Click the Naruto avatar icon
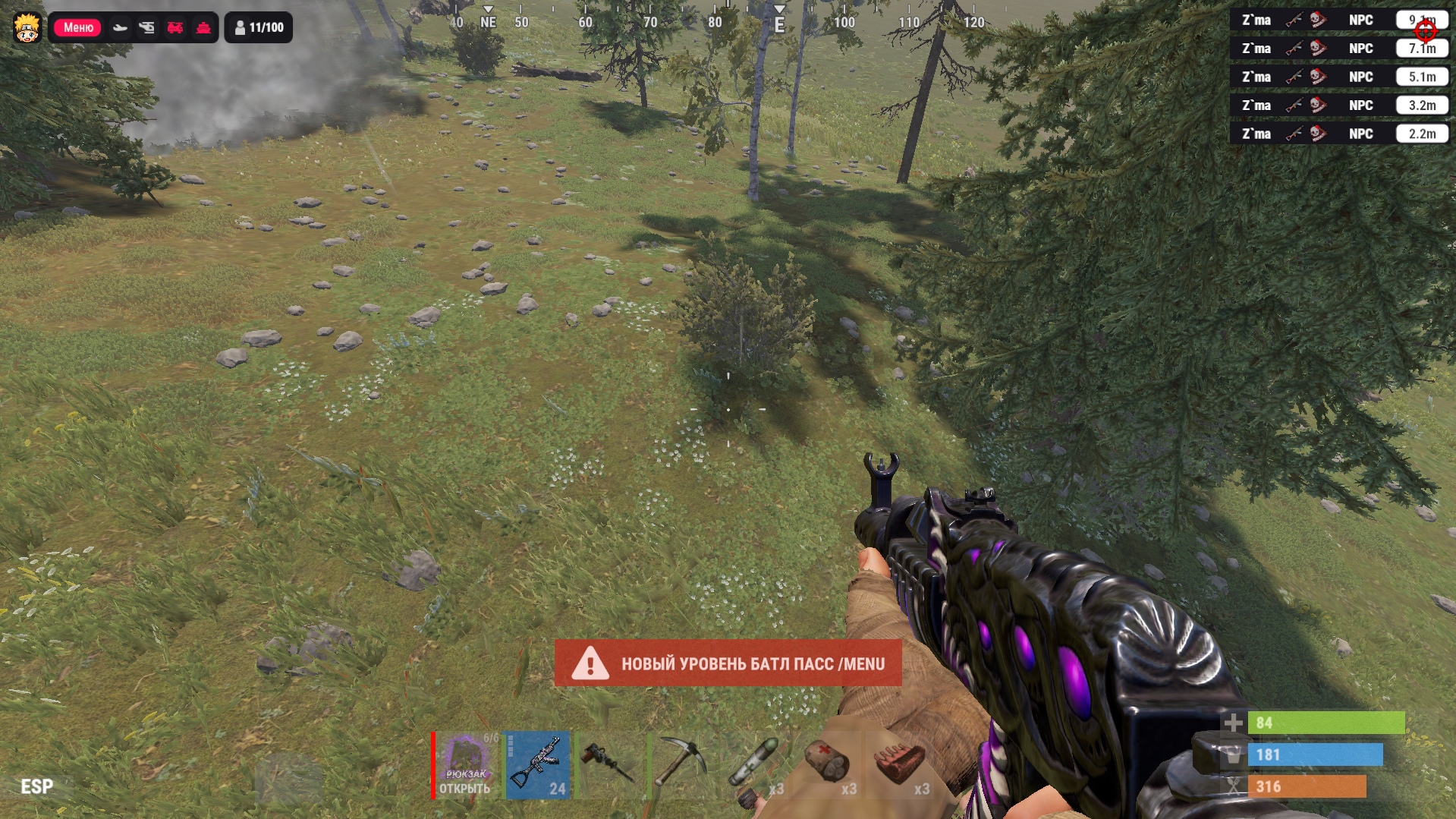Viewport: 1456px width, 819px height. (x=27, y=27)
